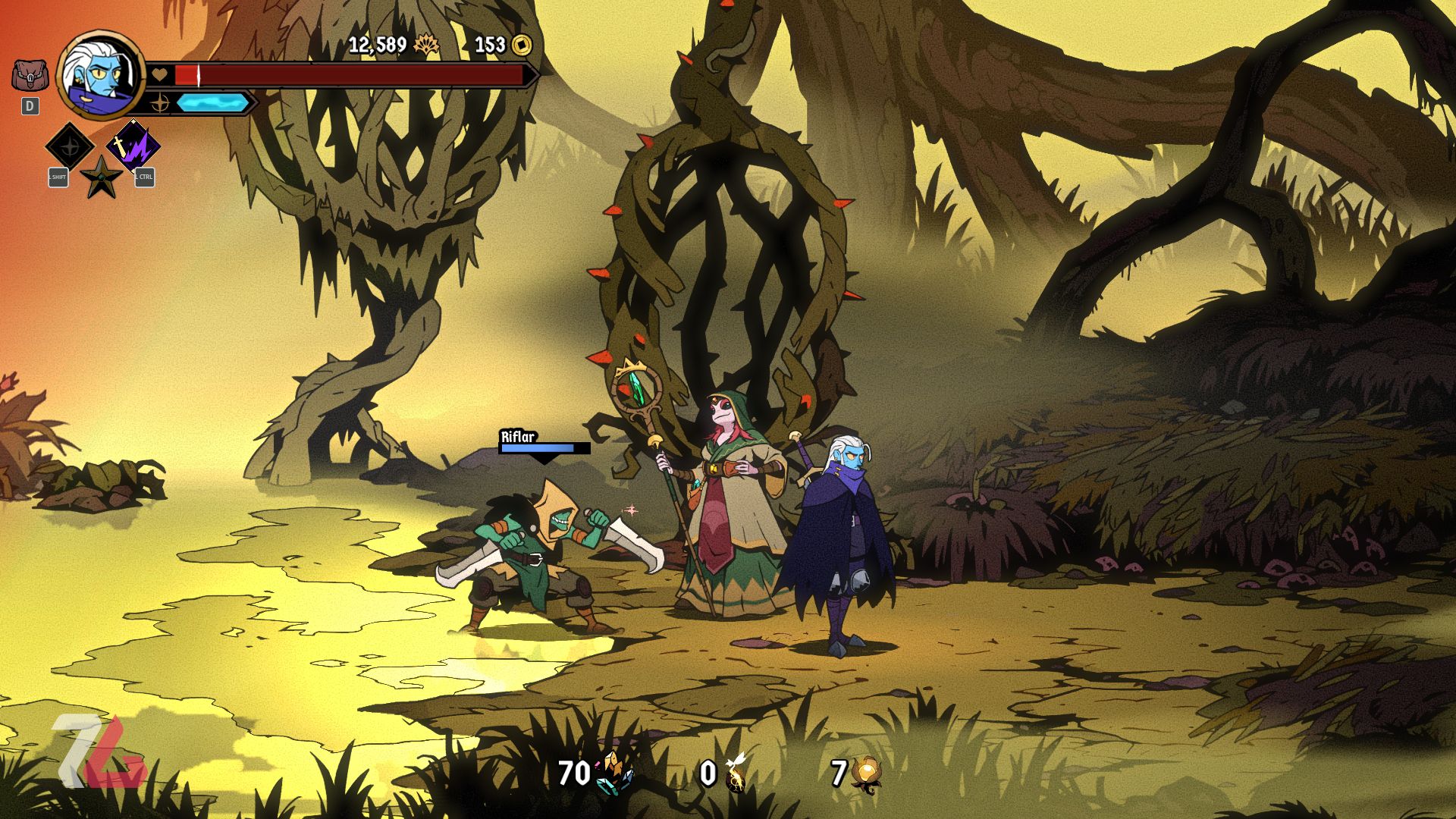Select the dark compass-star ability diamond
Image resolution: width=1456 pixels, height=819 pixels.
pyautogui.click(x=70, y=146)
